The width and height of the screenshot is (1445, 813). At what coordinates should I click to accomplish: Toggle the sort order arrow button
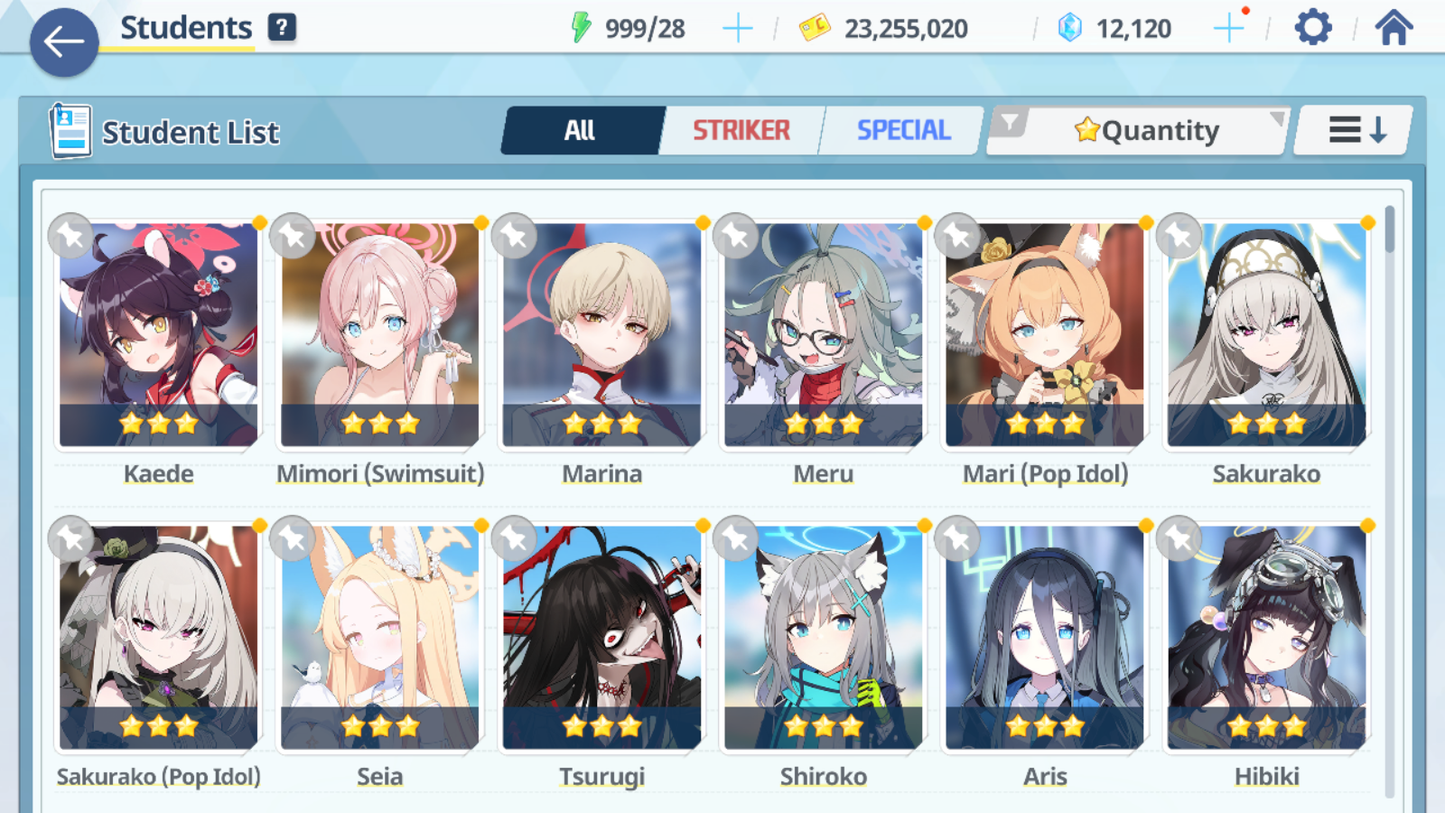1355,130
